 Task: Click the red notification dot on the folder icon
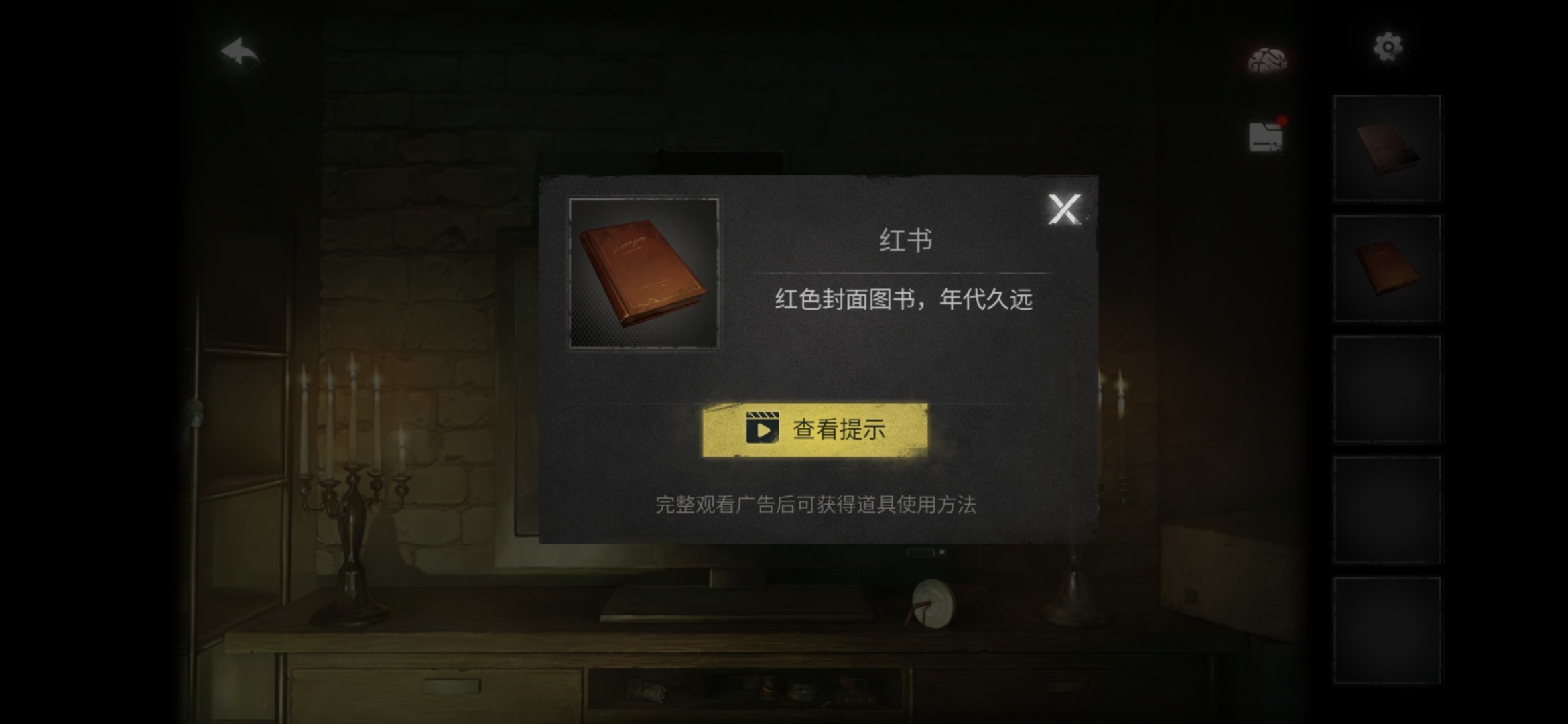tap(1281, 121)
